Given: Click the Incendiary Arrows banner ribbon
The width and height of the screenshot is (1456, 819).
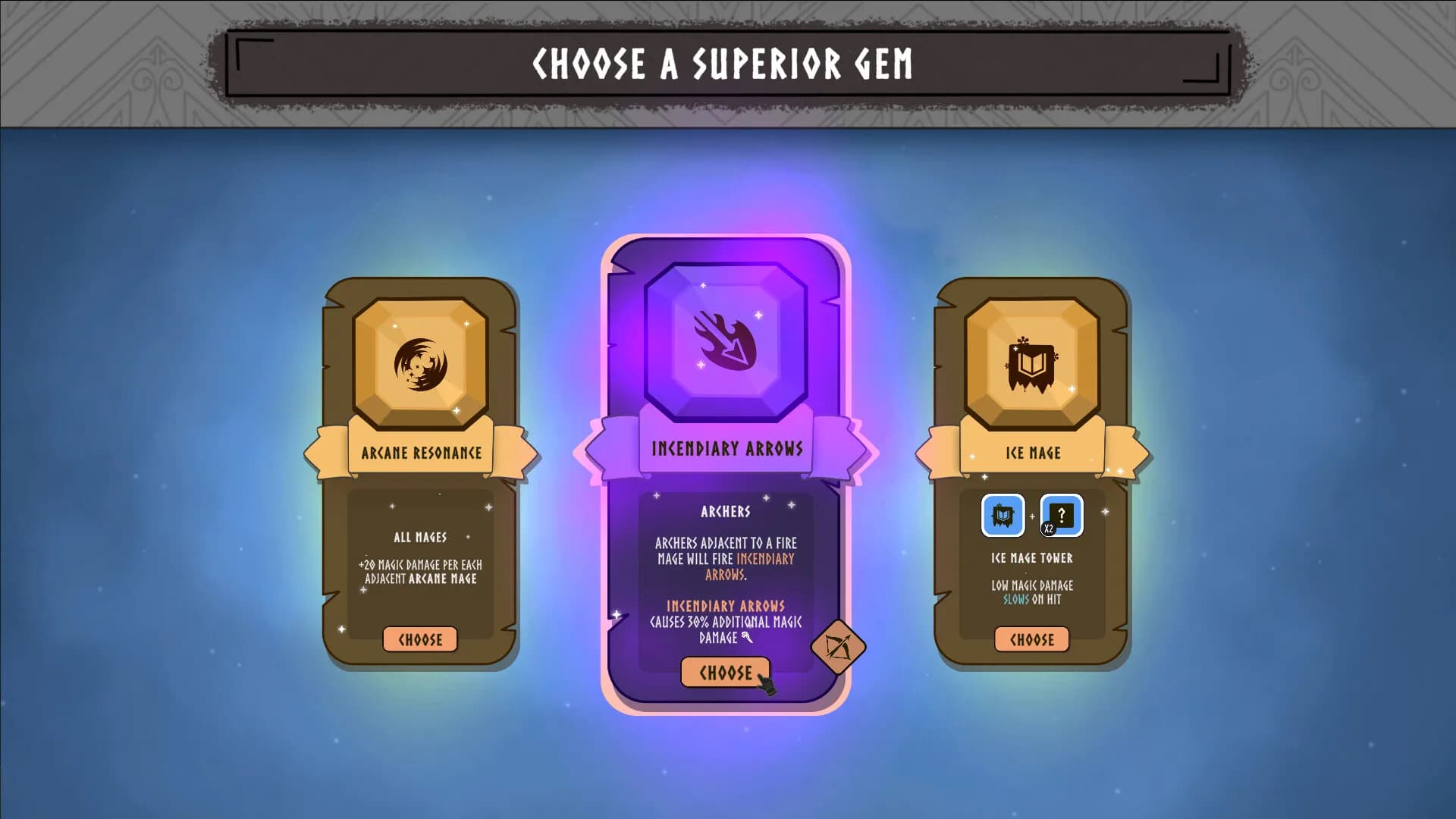Looking at the screenshot, I should [726, 447].
